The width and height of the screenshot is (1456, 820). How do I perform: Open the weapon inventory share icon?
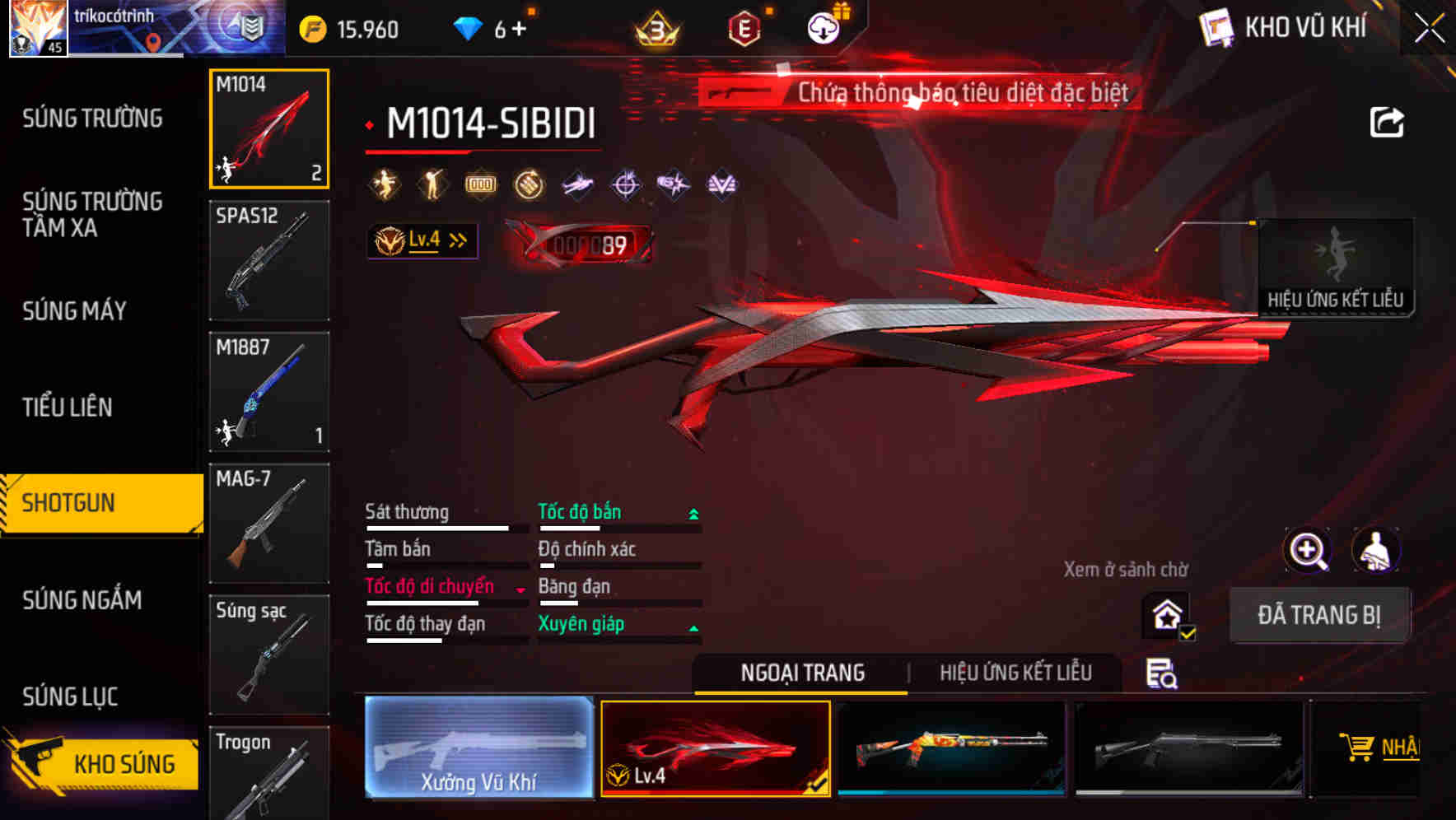coord(1388,120)
